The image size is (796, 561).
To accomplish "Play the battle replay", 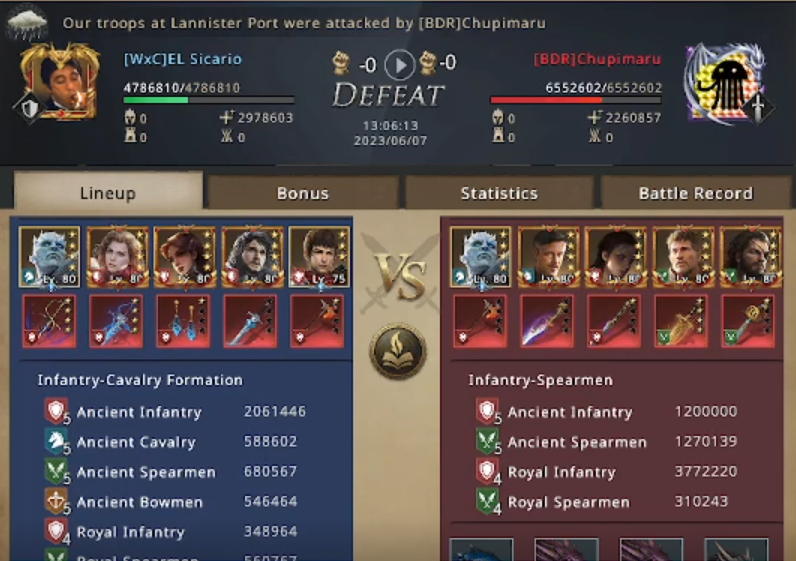I will 399,66.
